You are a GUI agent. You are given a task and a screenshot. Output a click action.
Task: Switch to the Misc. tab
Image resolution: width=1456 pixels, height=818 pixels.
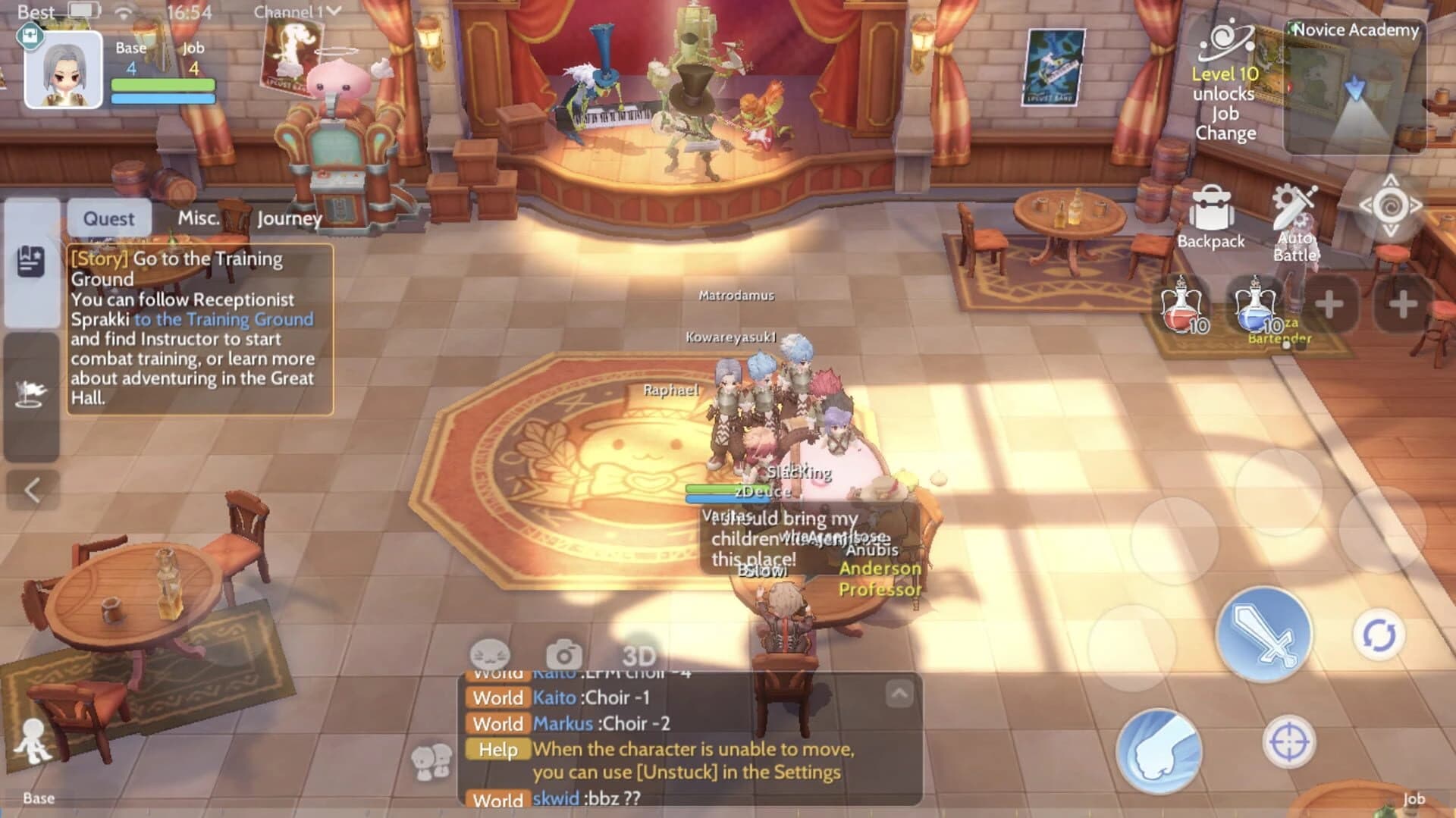[199, 218]
